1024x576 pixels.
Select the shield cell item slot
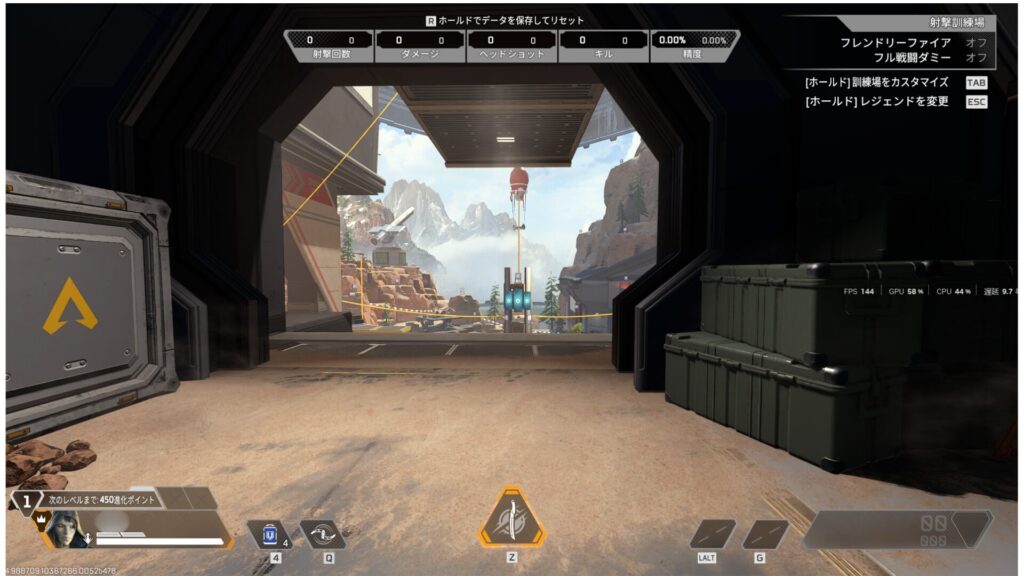(x=268, y=534)
